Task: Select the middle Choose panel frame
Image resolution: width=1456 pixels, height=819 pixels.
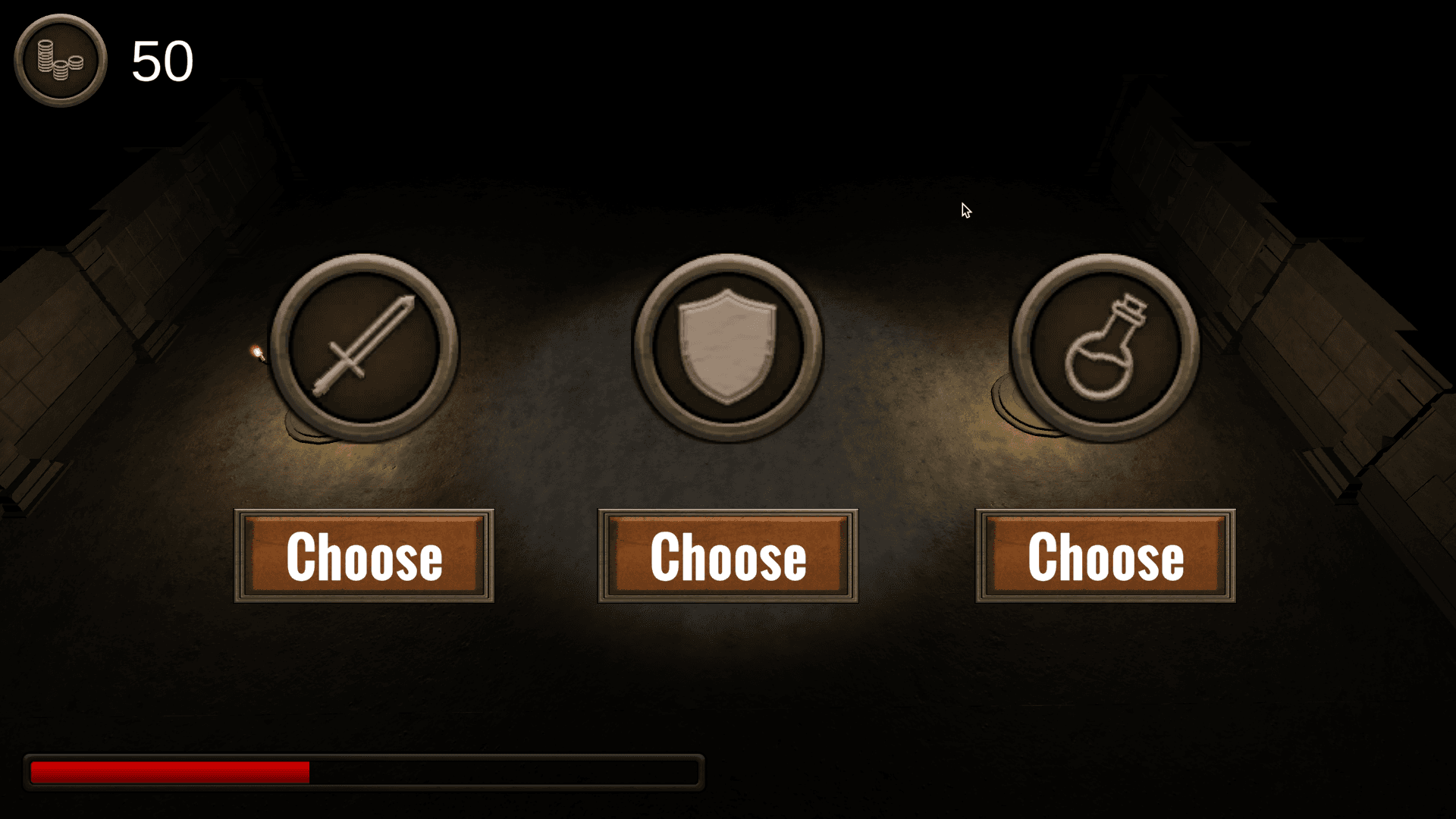Action: 726,556
